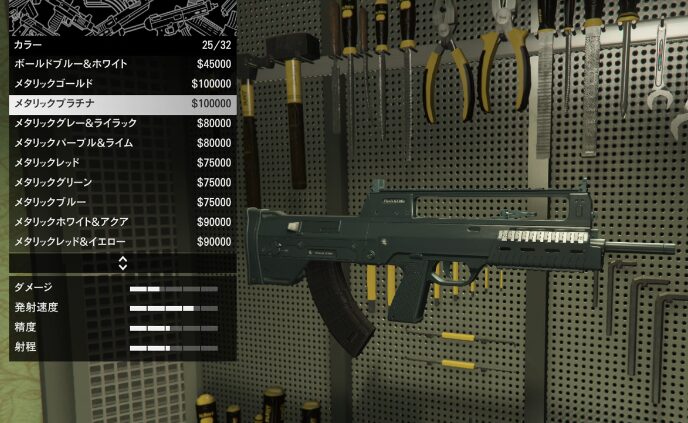
Task: Select ボールドブルー&ホワイト color option
Action: tap(120, 64)
